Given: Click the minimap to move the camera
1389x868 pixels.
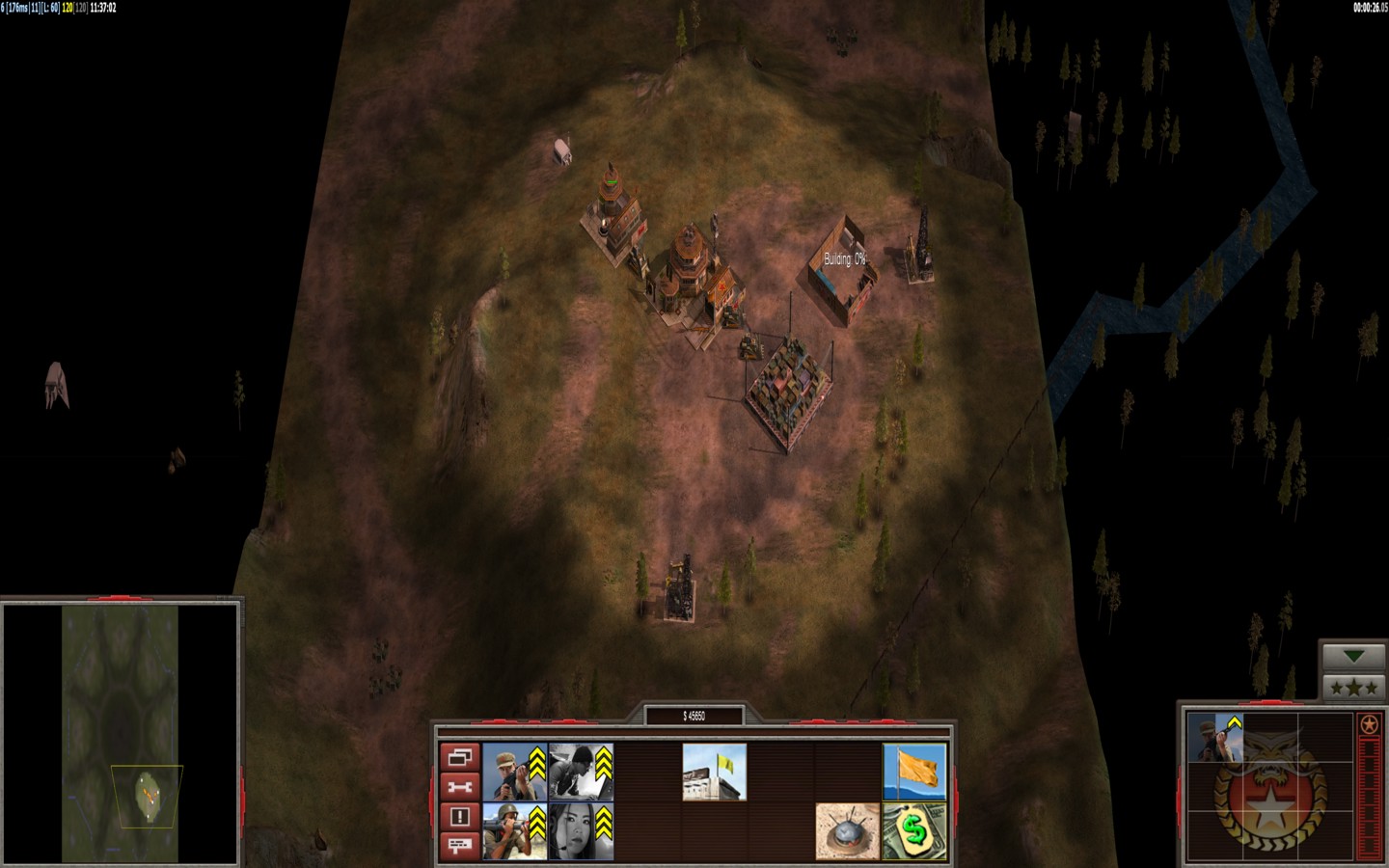Looking at the screenshot, I should point(120,733).
